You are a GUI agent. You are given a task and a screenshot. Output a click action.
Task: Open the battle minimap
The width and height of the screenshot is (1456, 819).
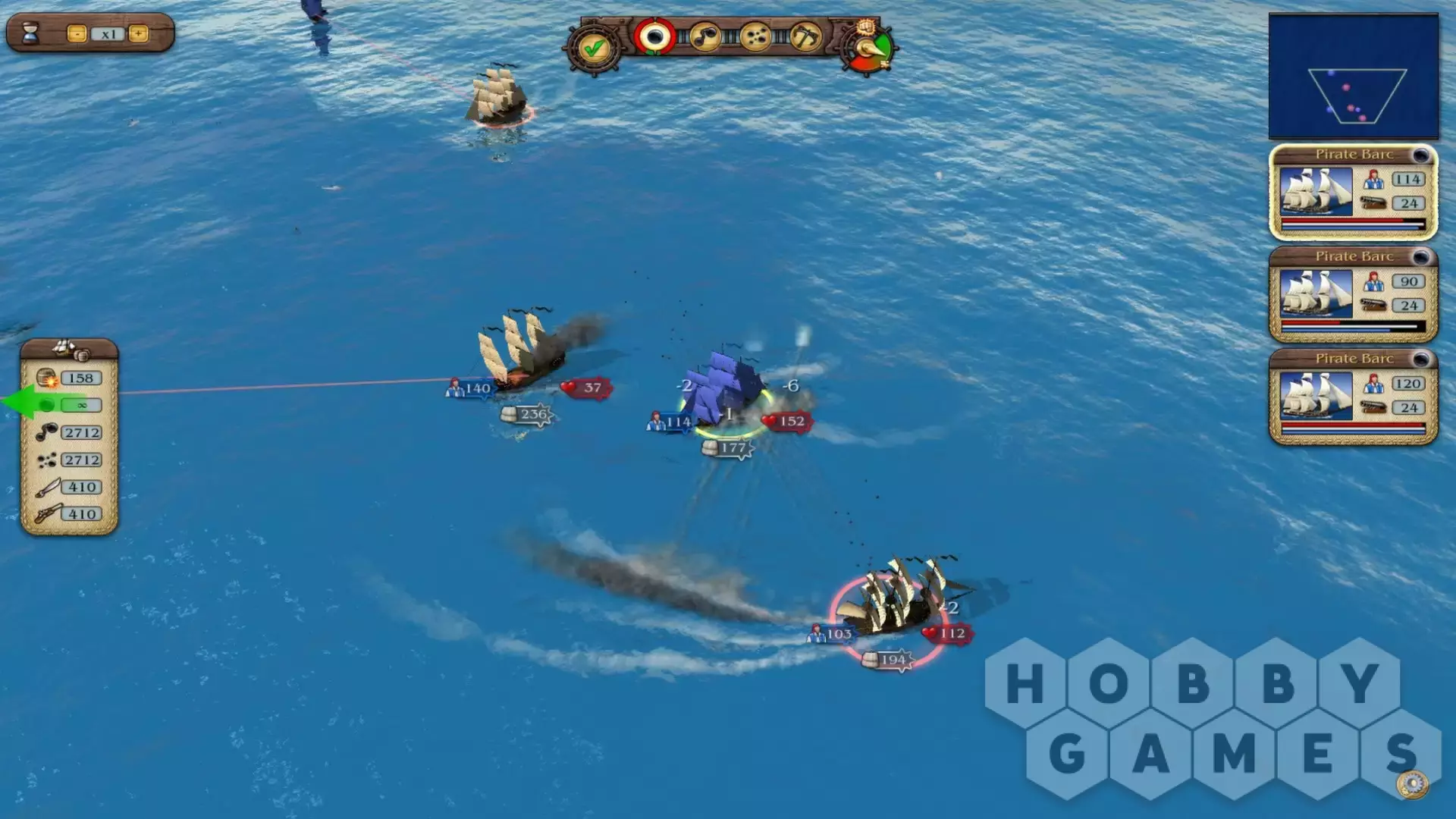1353,77
